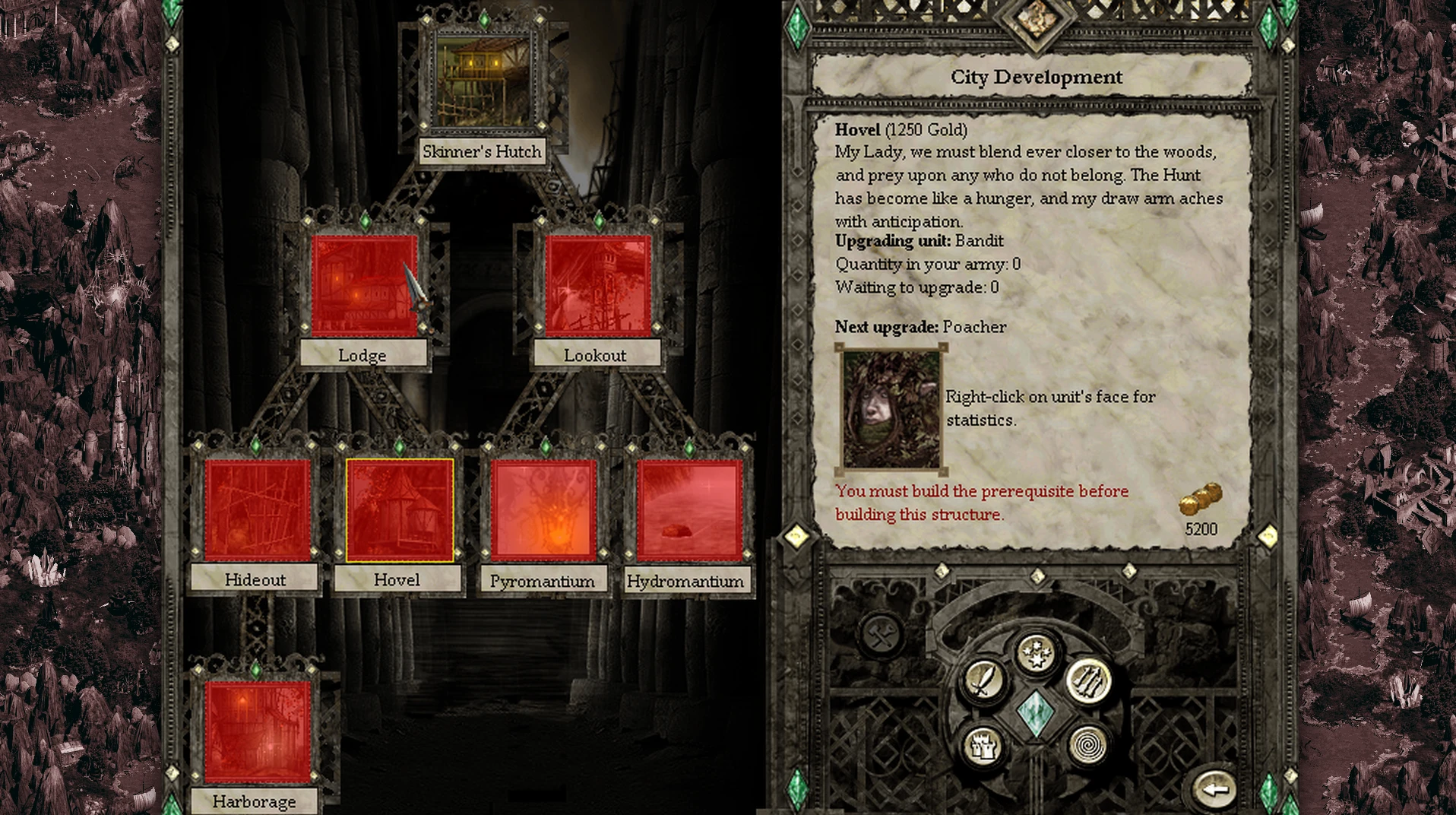The image size is (1456, 815).
Task: Click the Harborage label at the bottom
Action: point(255,802)
